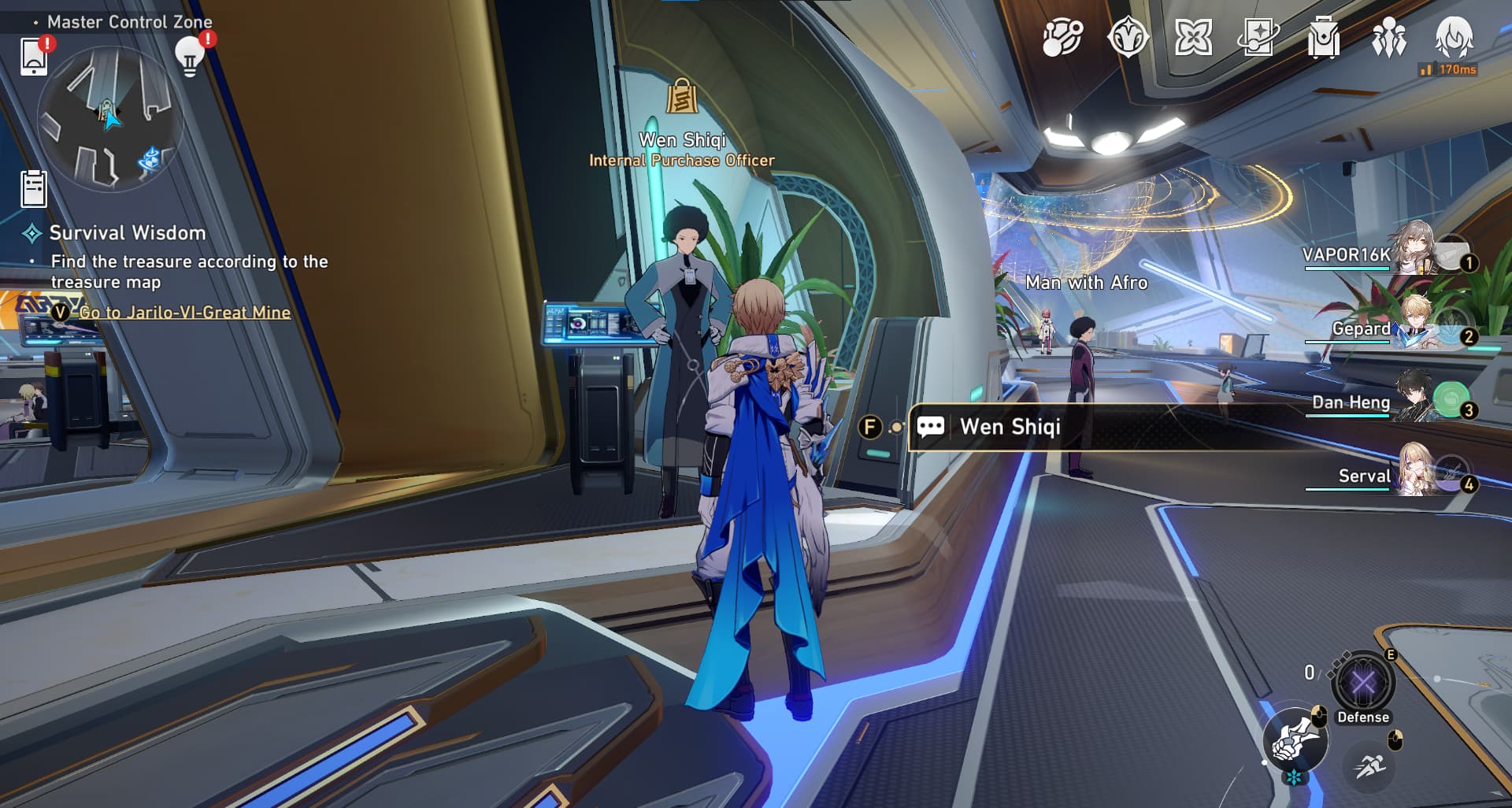Open the synthesis icon in the top-right bar
Viewport: 1512px width, 808px height.
coord(1062,37)
